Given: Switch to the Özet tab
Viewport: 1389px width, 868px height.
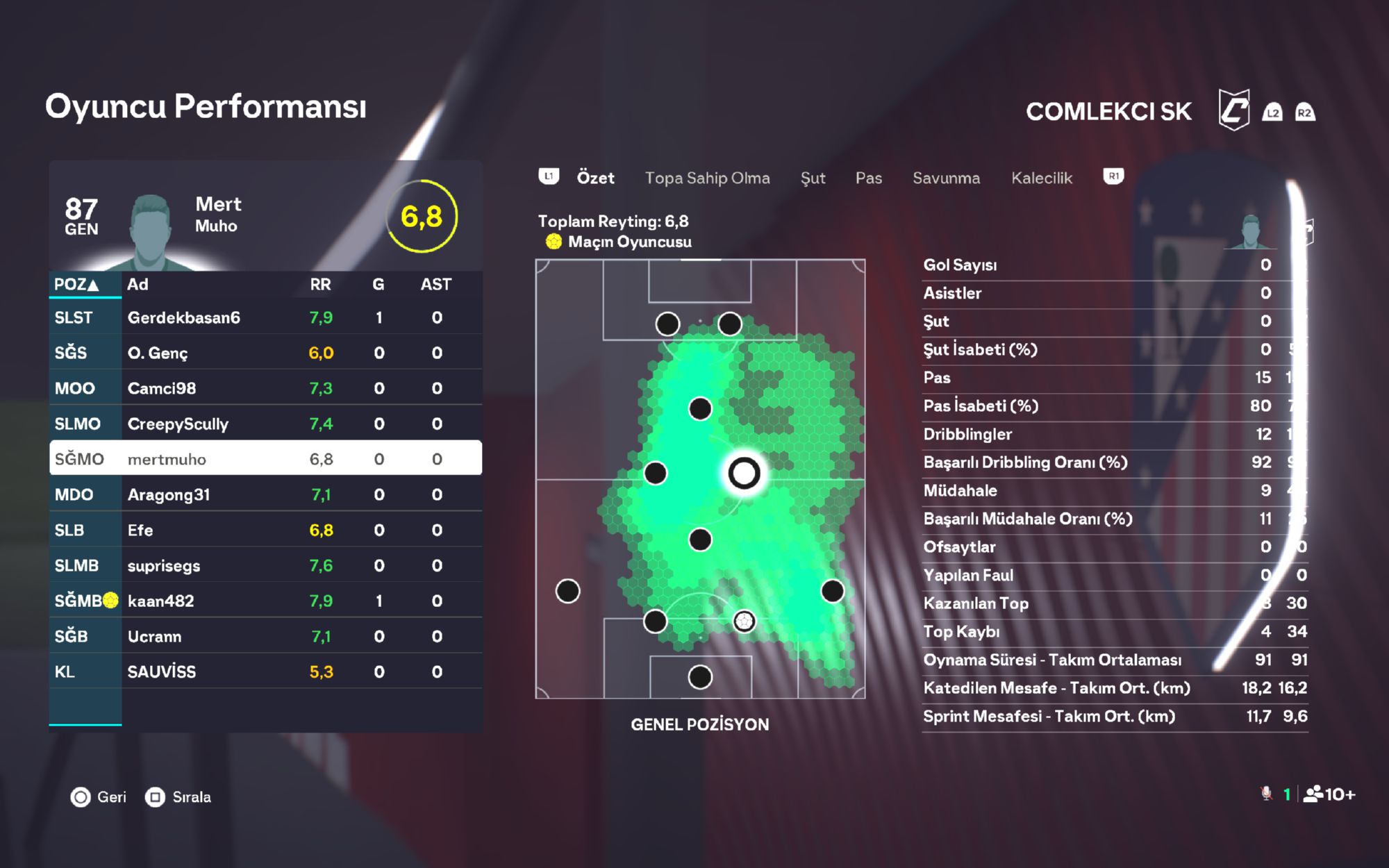Looking at the screenshot, I should point(595,178).
